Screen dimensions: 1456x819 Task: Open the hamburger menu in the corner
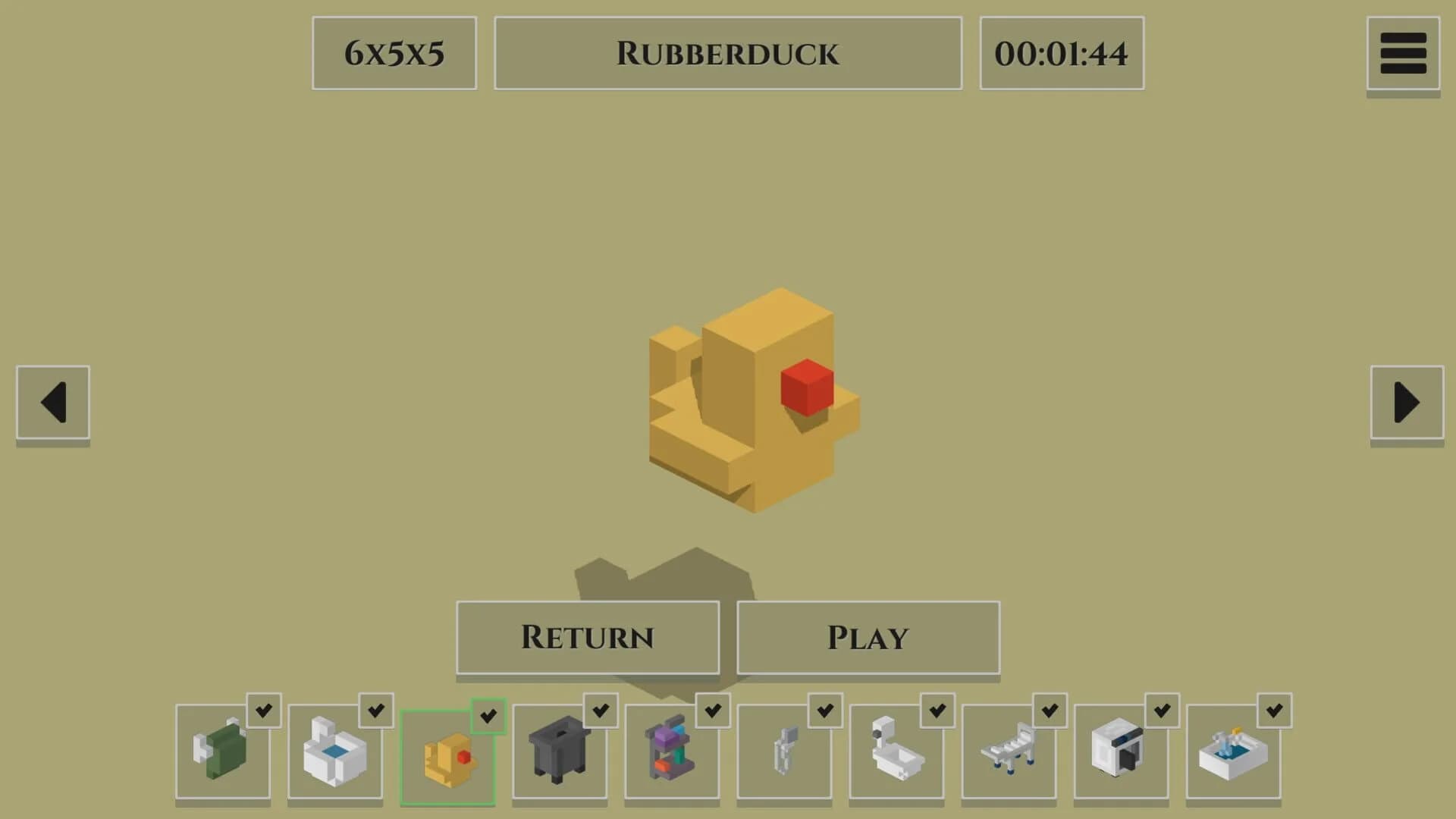pyautogui.click(x=1404, y=52)
